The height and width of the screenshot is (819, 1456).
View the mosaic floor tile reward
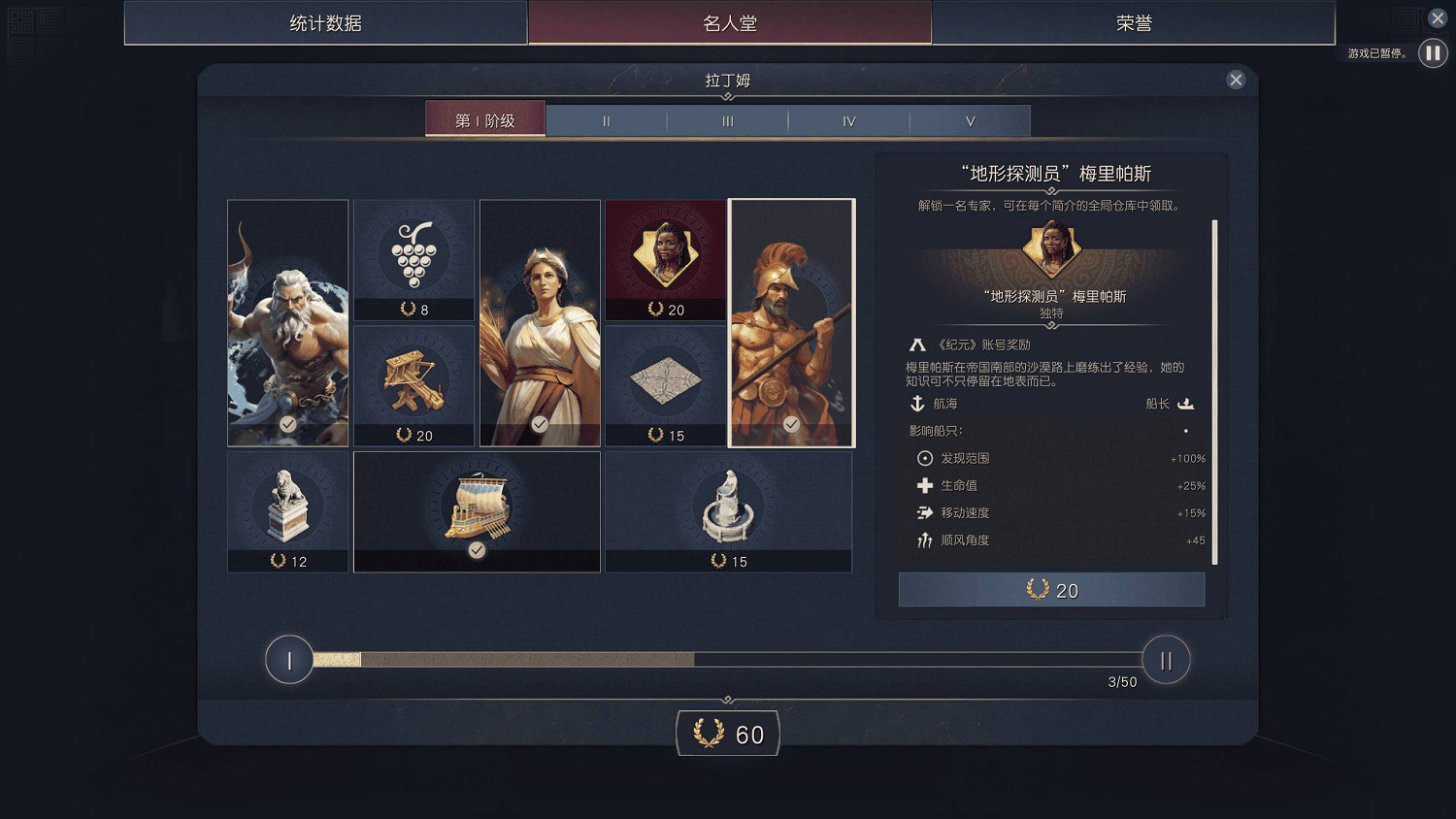pos(665,380)
